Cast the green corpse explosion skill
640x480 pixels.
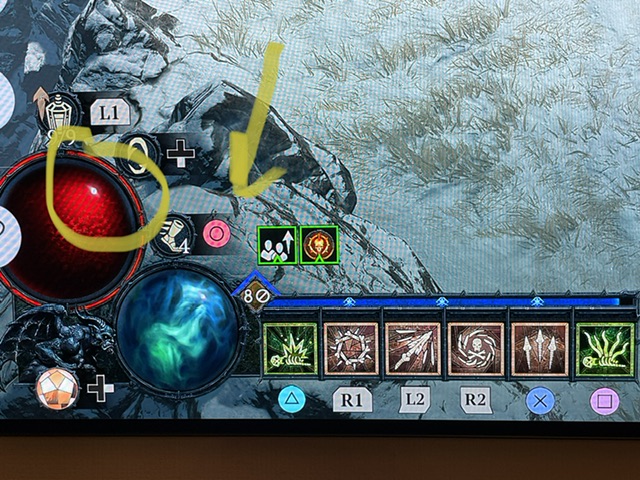[x=289, y=349]
